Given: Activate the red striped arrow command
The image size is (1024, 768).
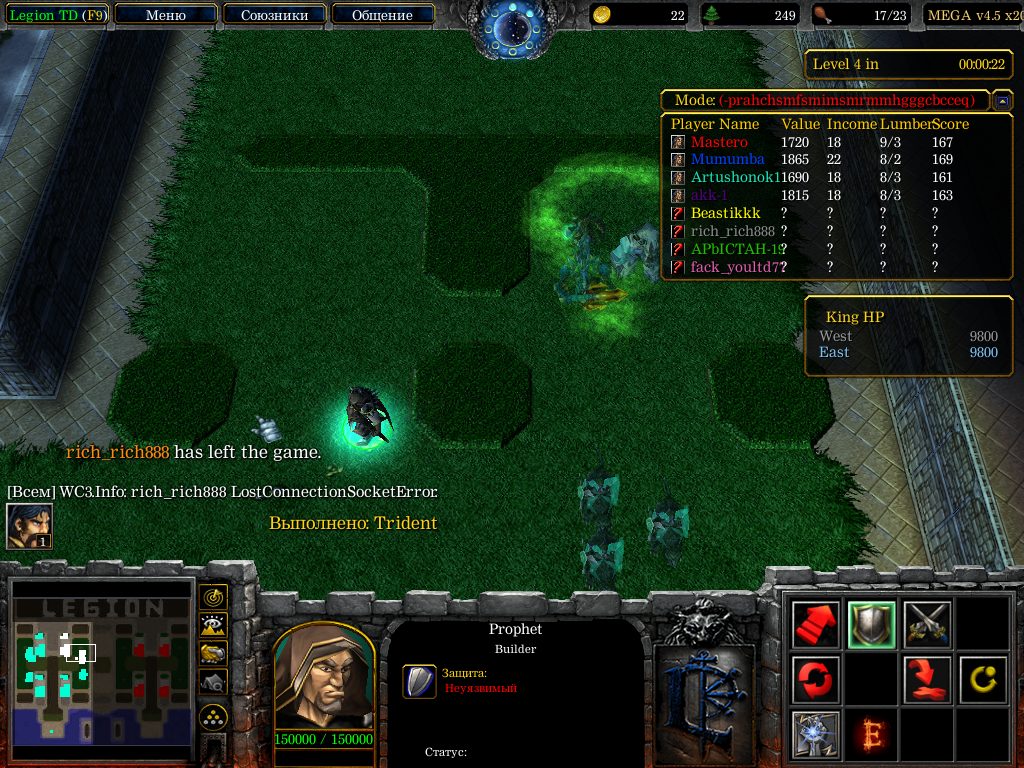Looking at the screenshot, I should 815,625.
